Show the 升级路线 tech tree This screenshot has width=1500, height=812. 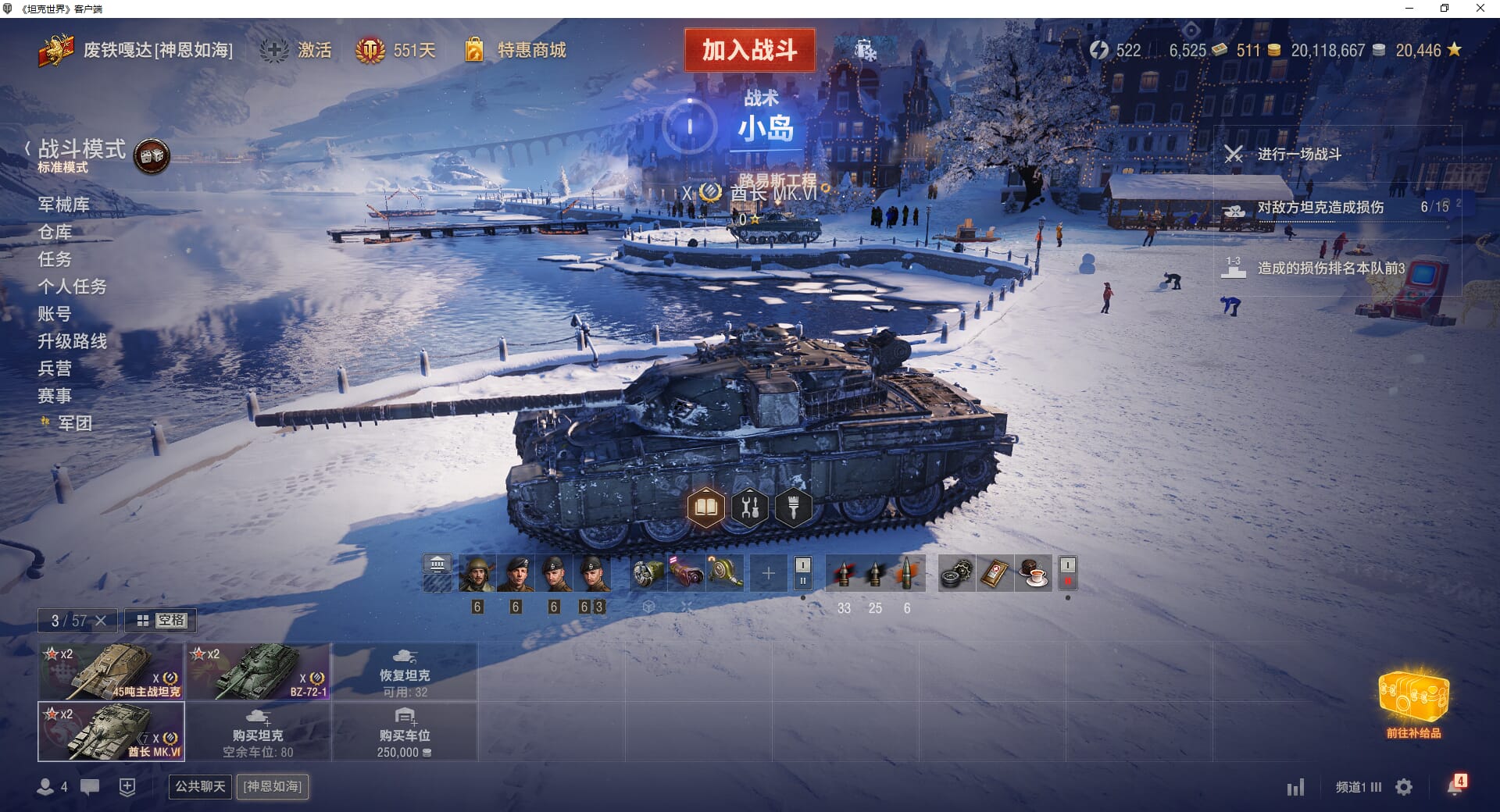pyautogui.click(x=72, y=341)
